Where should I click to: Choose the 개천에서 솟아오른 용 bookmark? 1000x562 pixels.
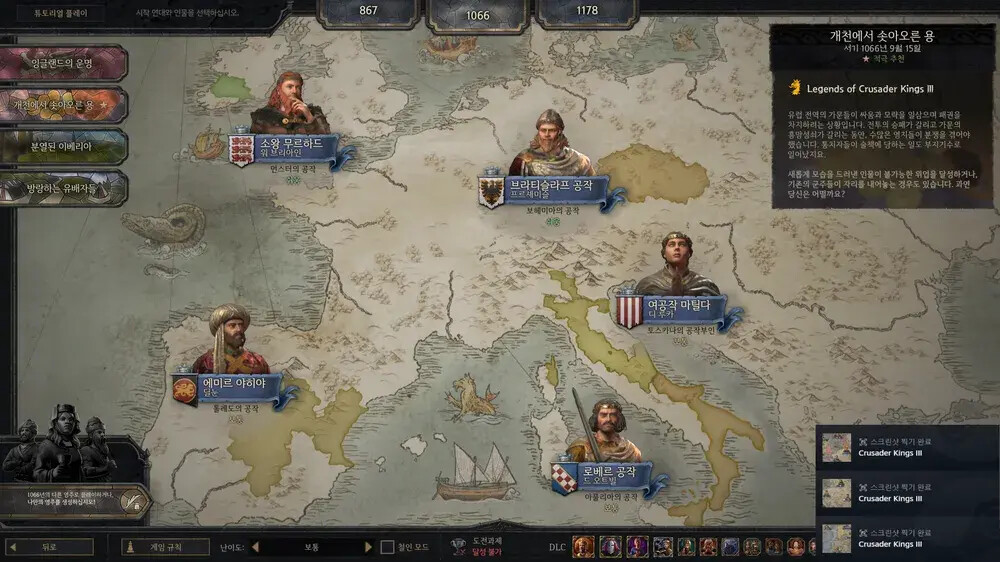click(62, 104)
